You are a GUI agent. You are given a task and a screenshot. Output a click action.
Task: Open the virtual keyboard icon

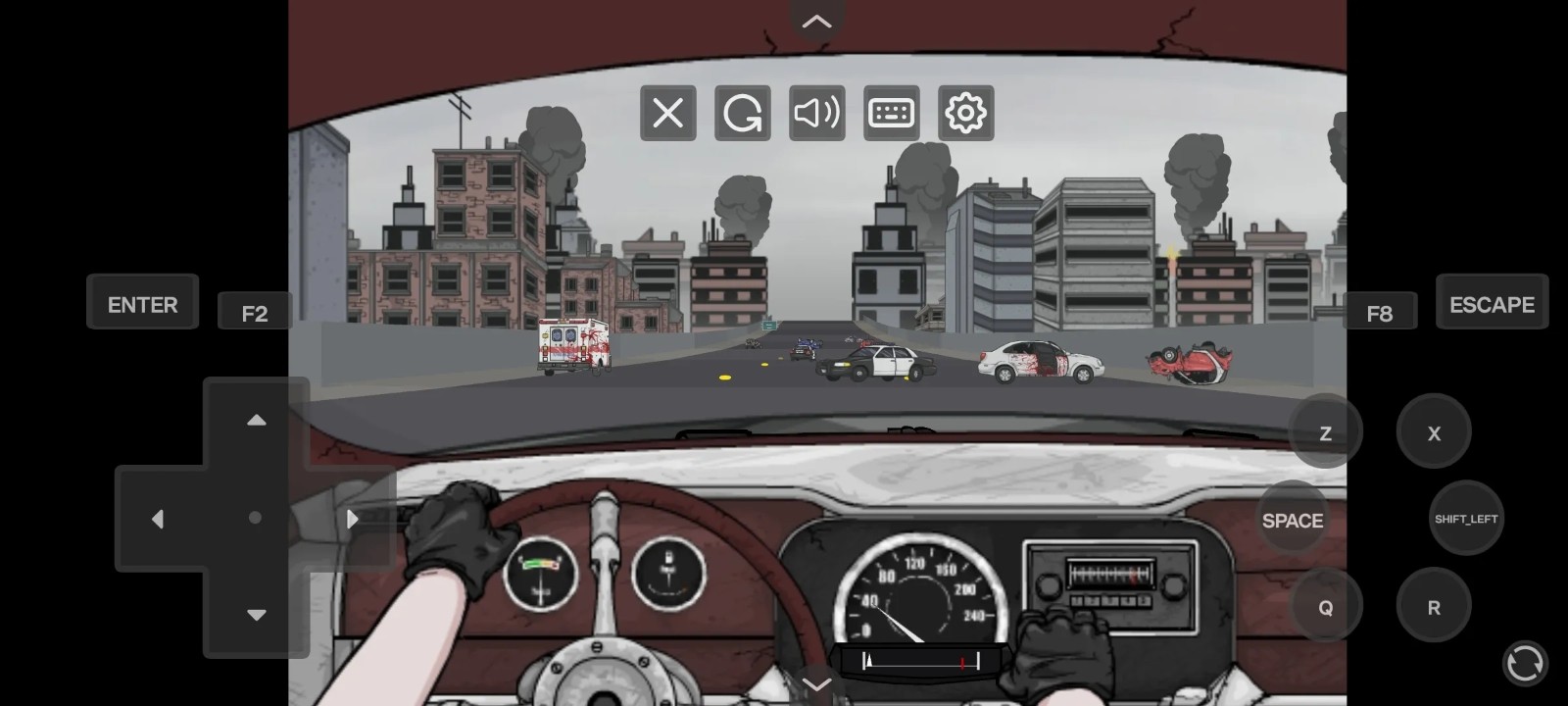coord(891,113)
